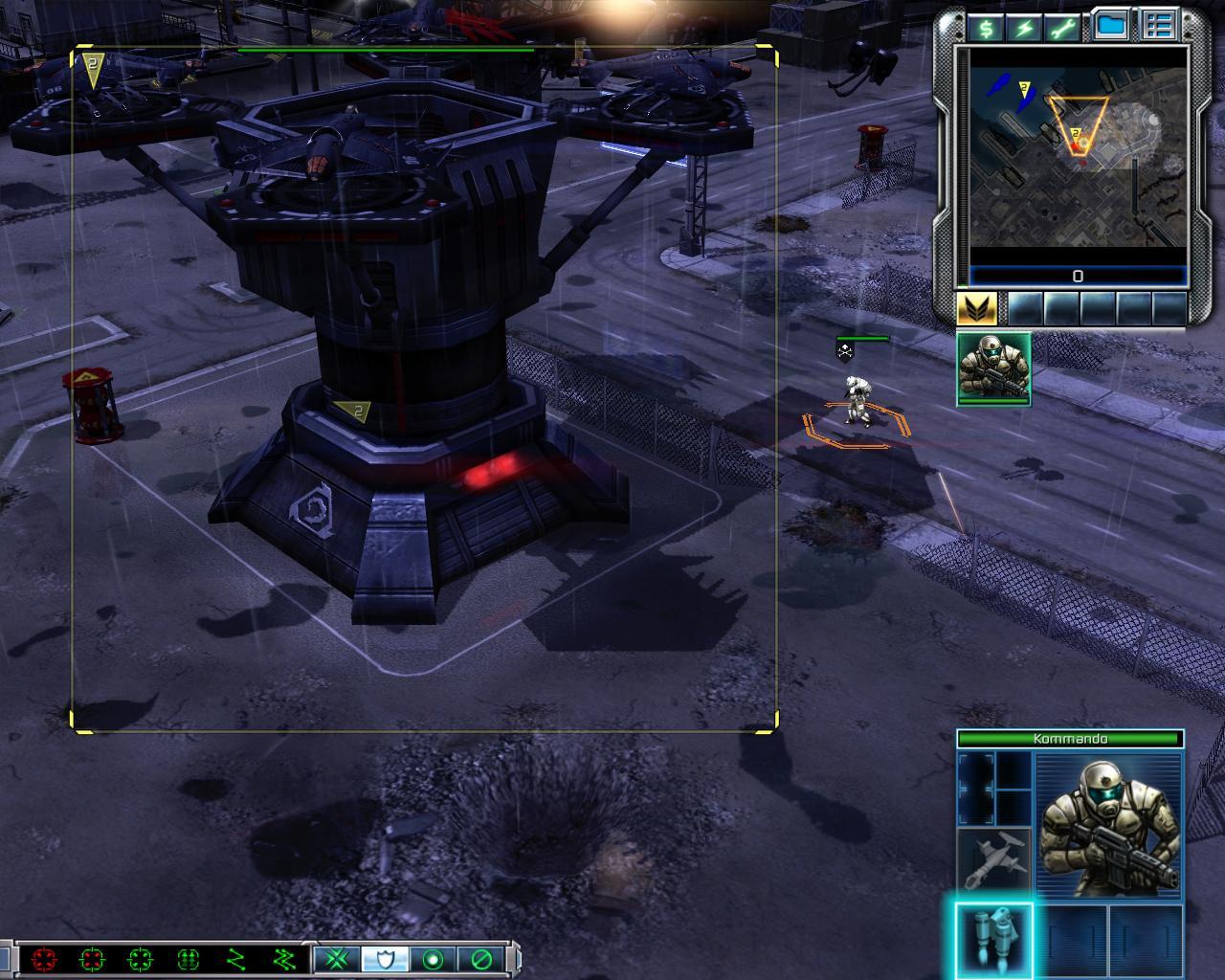Select the double-arrow formation move icon
Image resolution: width=1225 pixels, height=980 pixels.
click(189, 959)
